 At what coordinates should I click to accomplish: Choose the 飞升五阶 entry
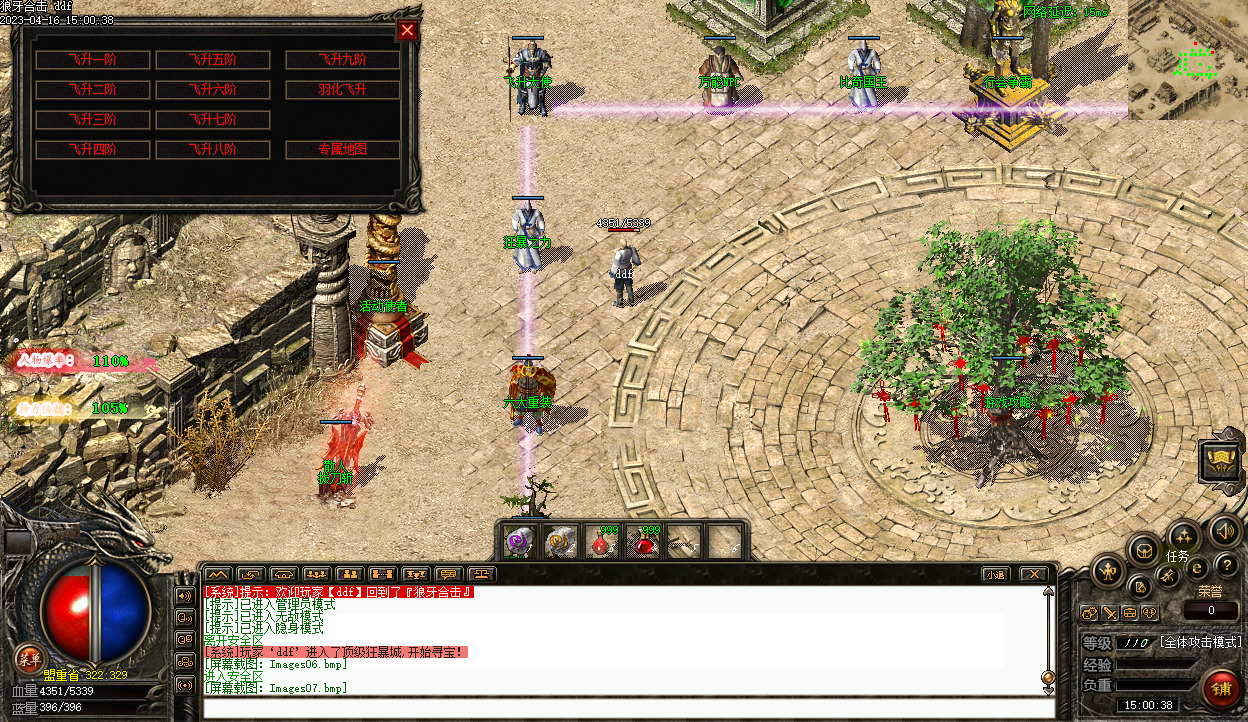(x=213, y=60)
